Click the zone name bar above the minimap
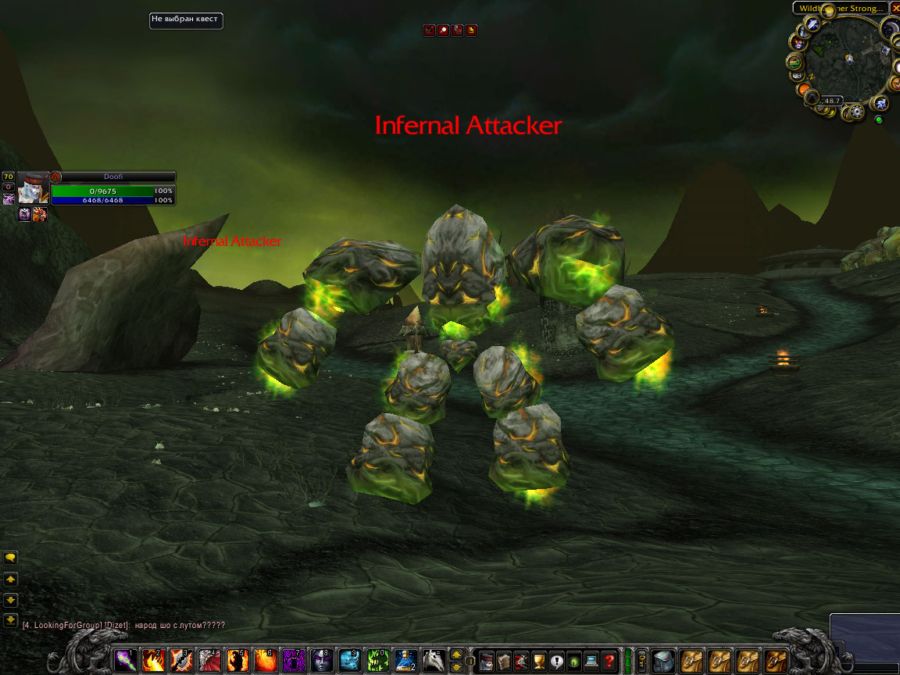The height and width of the screenshot is (675, 900). click(x=840, y=8)
